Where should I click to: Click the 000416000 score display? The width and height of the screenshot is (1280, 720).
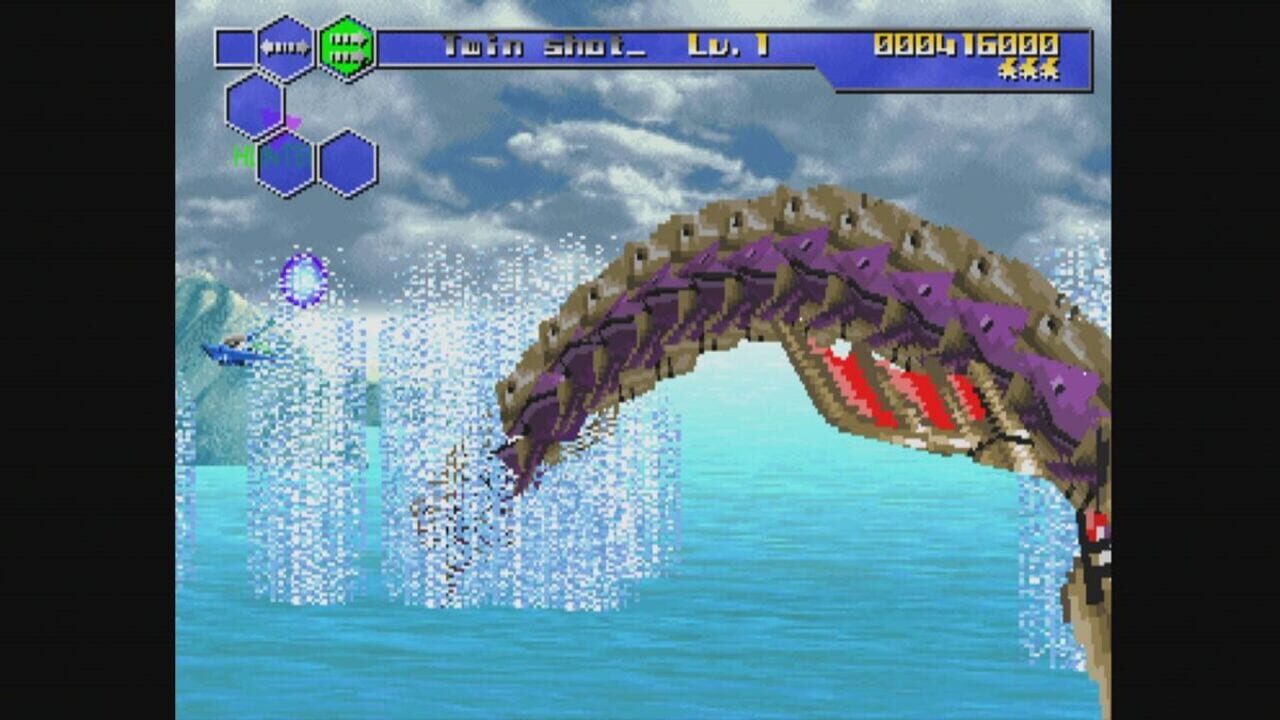tap(968, 44)
